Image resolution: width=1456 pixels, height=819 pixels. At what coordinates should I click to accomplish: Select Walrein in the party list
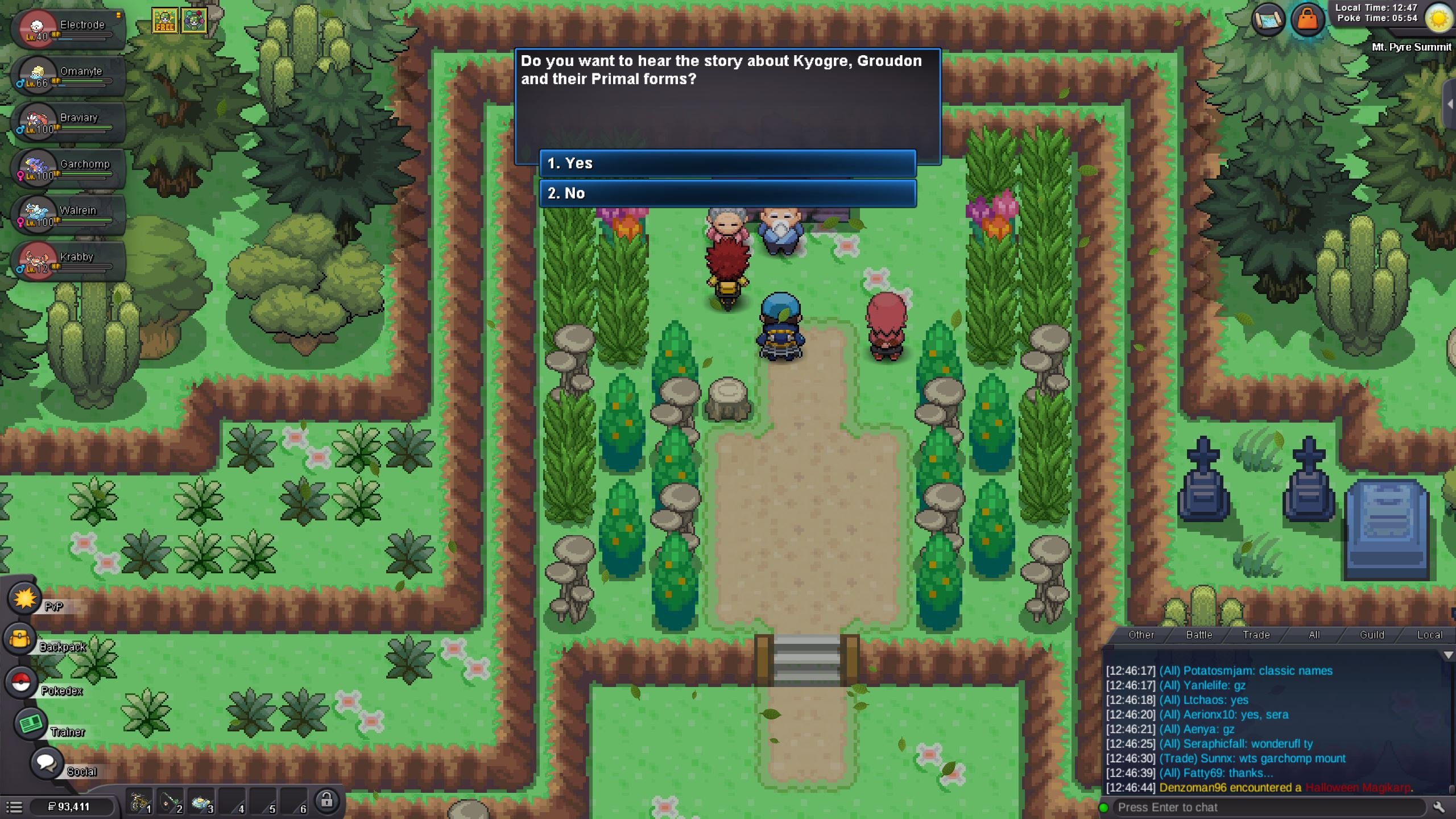point(68,214)
